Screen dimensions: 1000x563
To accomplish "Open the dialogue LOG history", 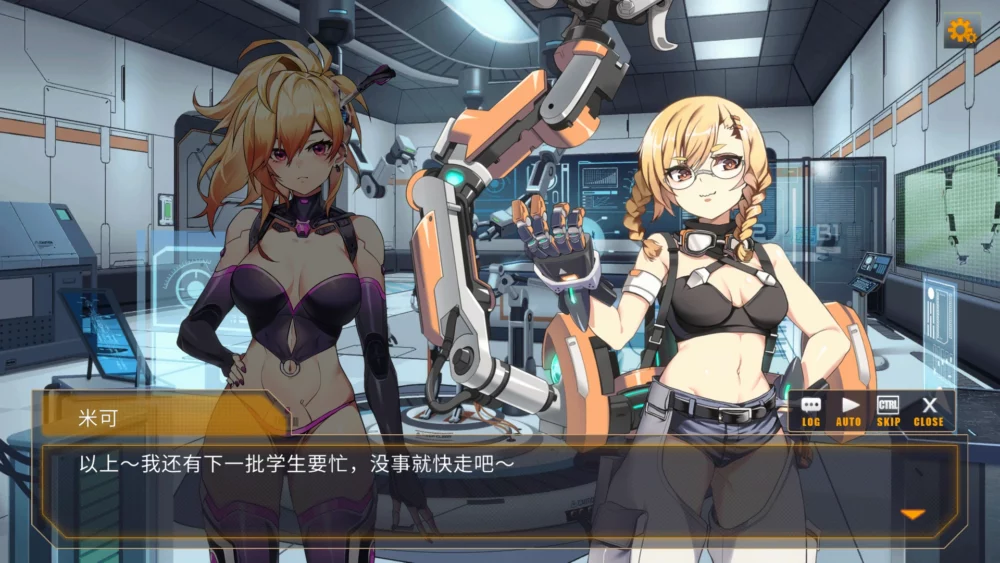I will tap(811, 410).
